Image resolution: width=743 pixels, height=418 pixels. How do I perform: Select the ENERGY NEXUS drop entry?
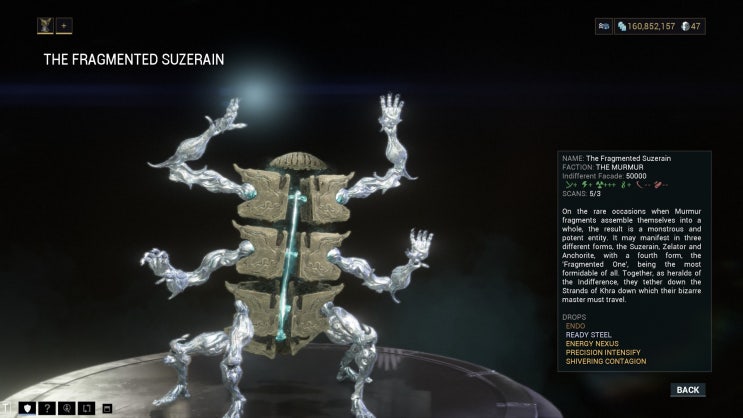594,343
